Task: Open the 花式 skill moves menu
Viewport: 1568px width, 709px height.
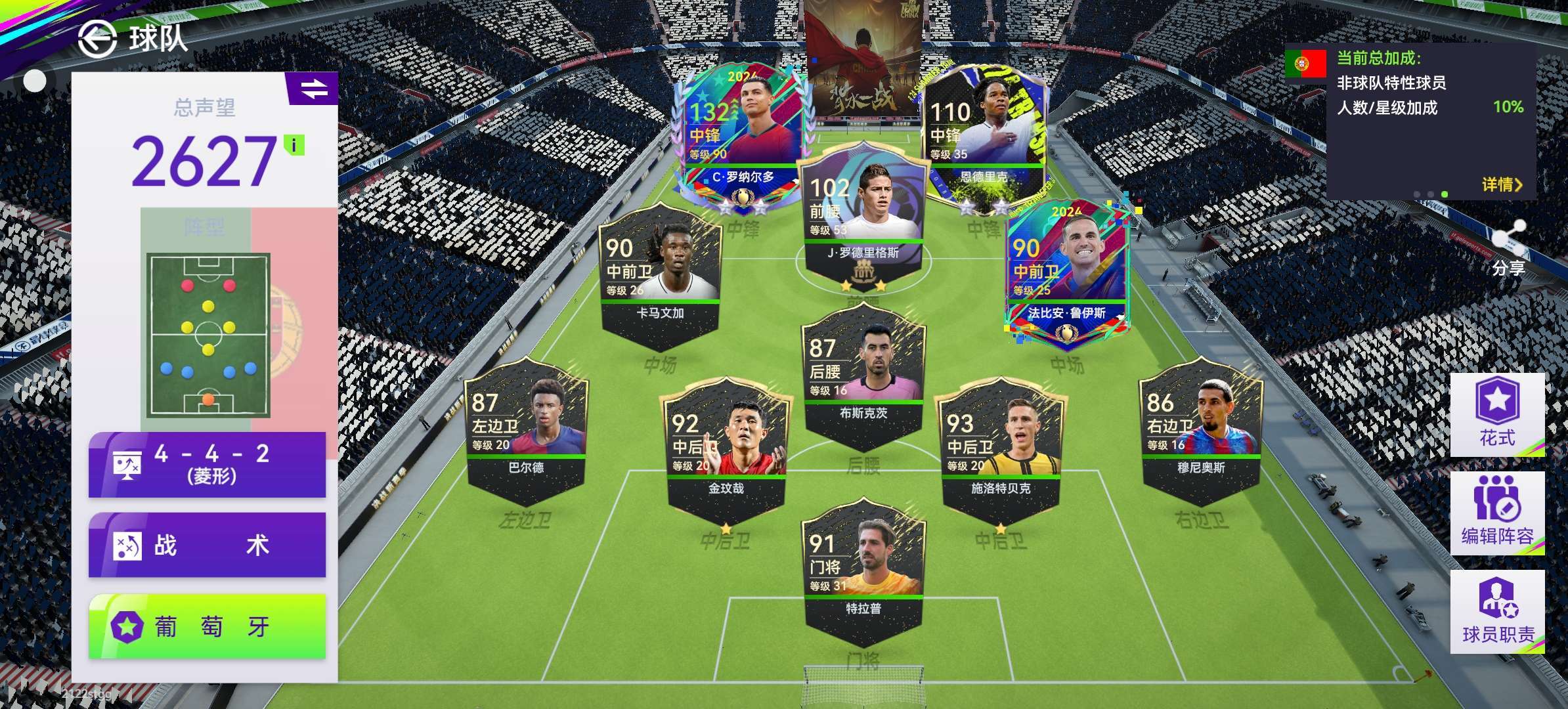Action: pos(1497,415)
